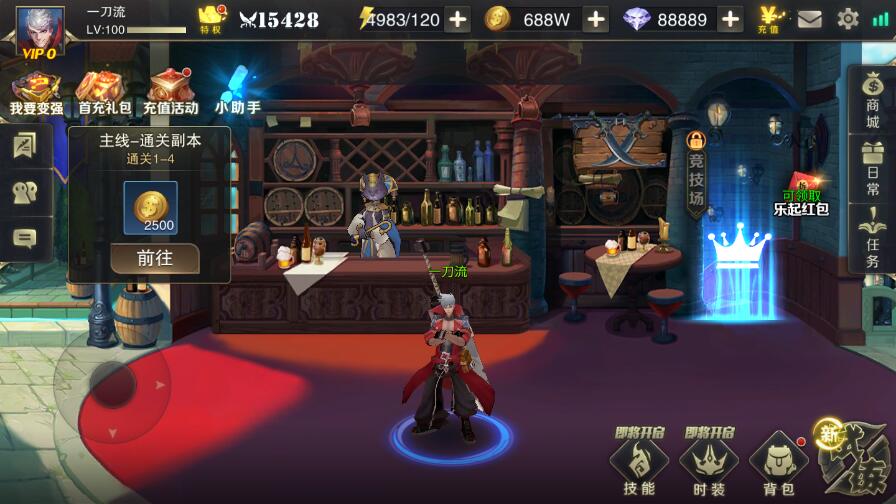This screenshot has width=896, height=504.
Task: Open the 小助手 helper
Action: pyautogui.click(x=238, y=92)
